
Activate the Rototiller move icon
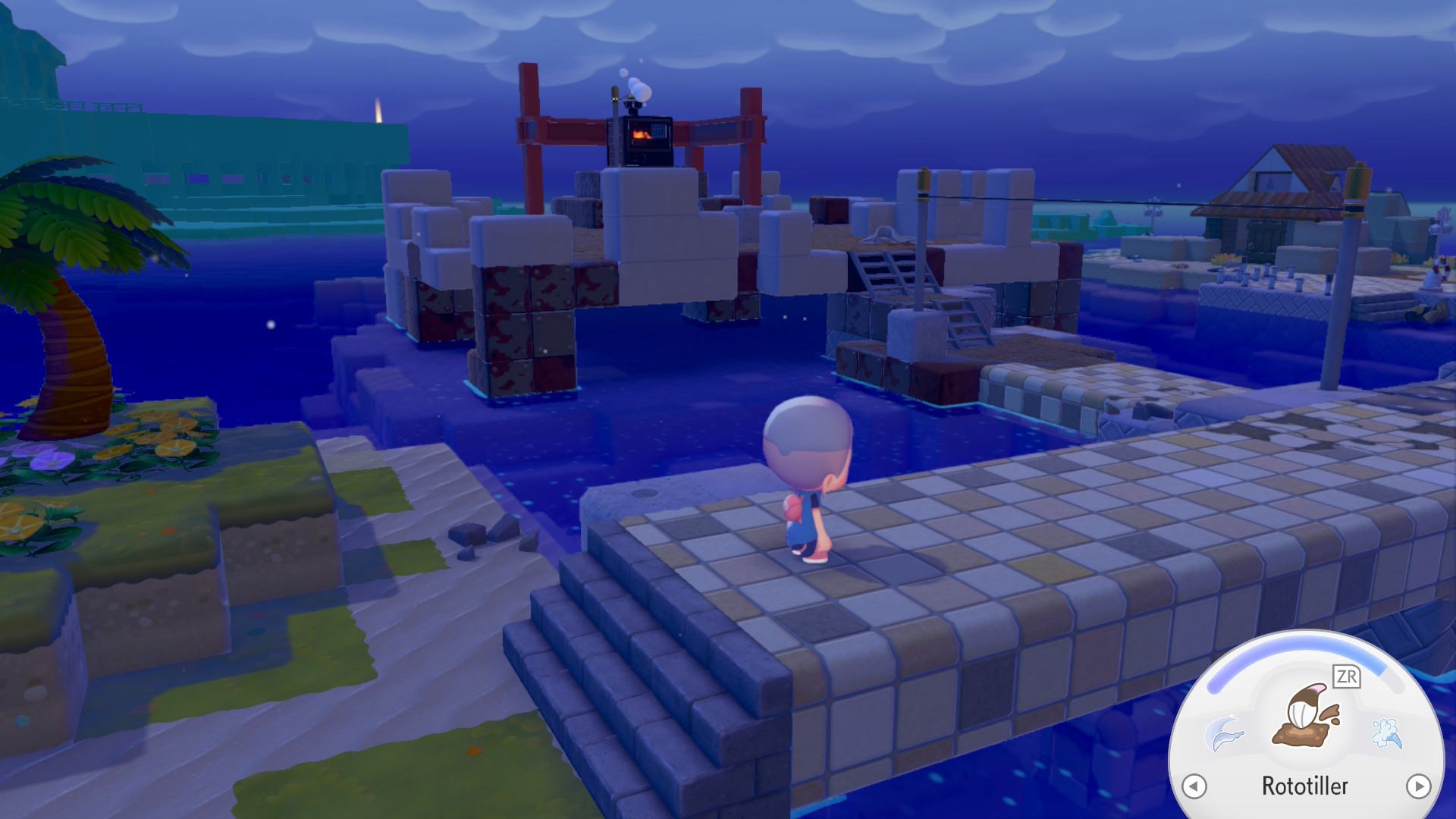coord(1306,717)
